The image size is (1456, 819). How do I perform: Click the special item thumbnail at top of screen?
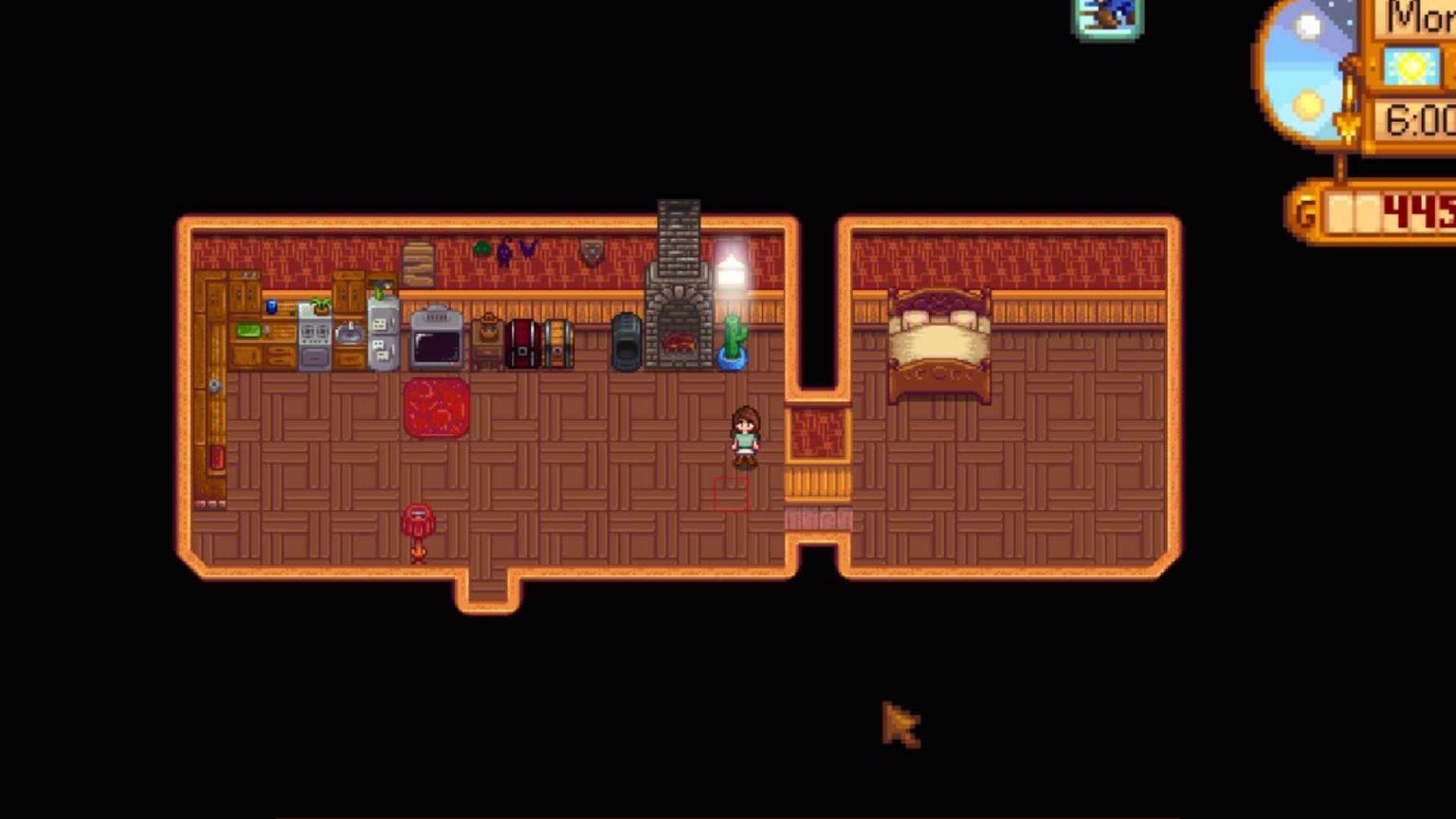(1106, 16)
